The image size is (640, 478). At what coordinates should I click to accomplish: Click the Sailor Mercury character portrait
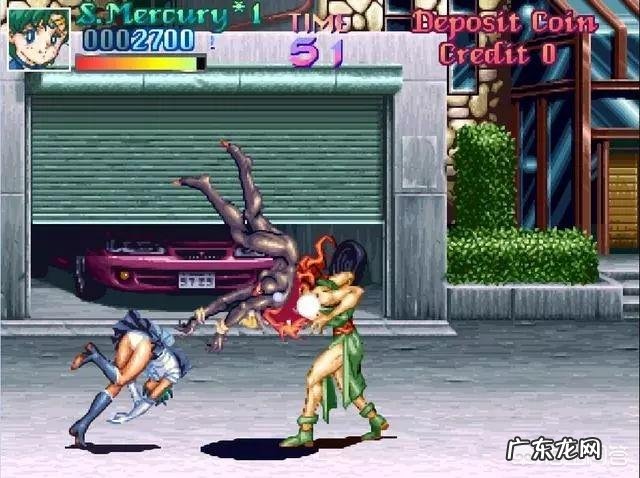(39, 38)
